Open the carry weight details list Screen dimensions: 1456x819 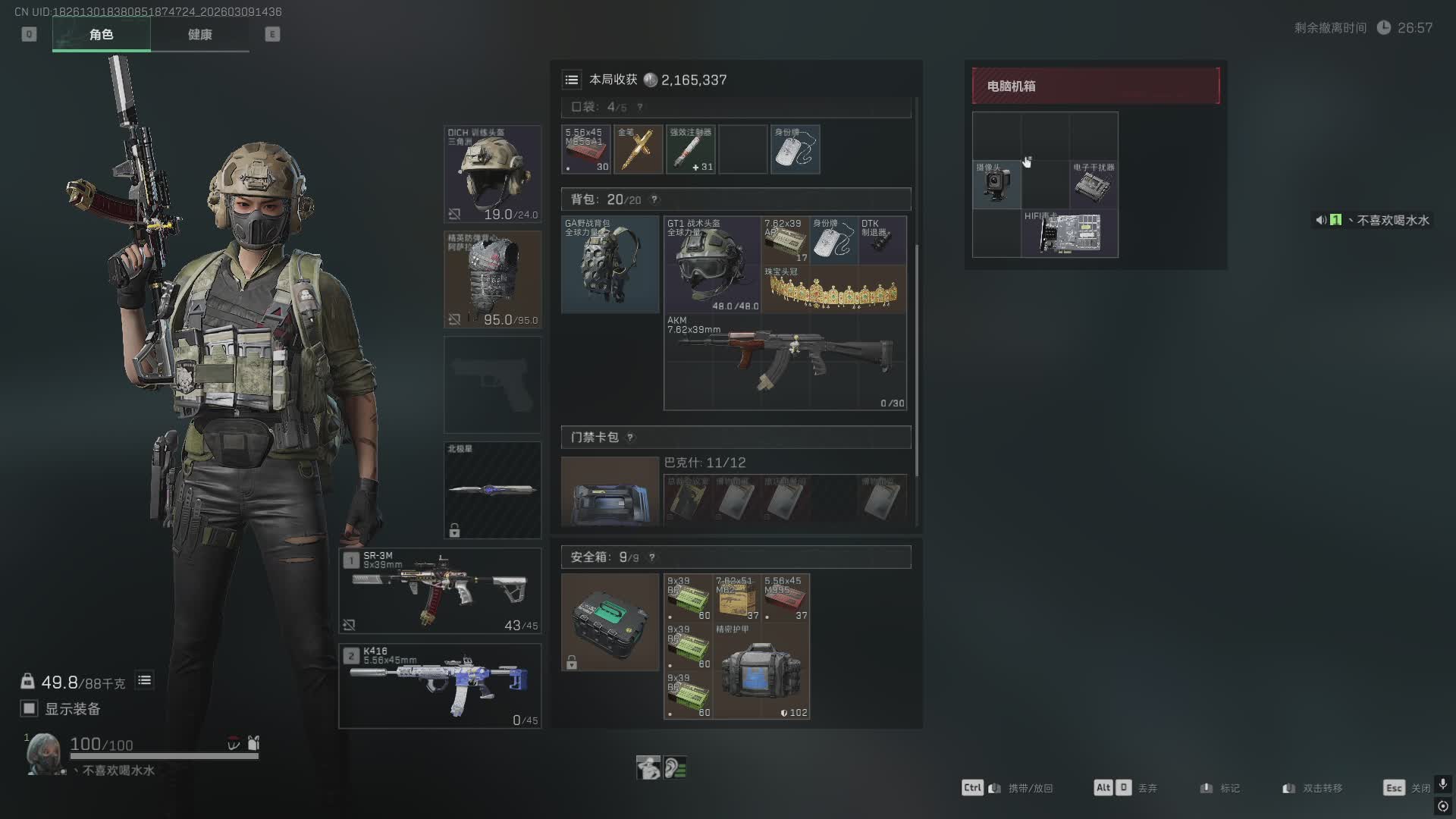pyautogui.click(x=144, y=680)
